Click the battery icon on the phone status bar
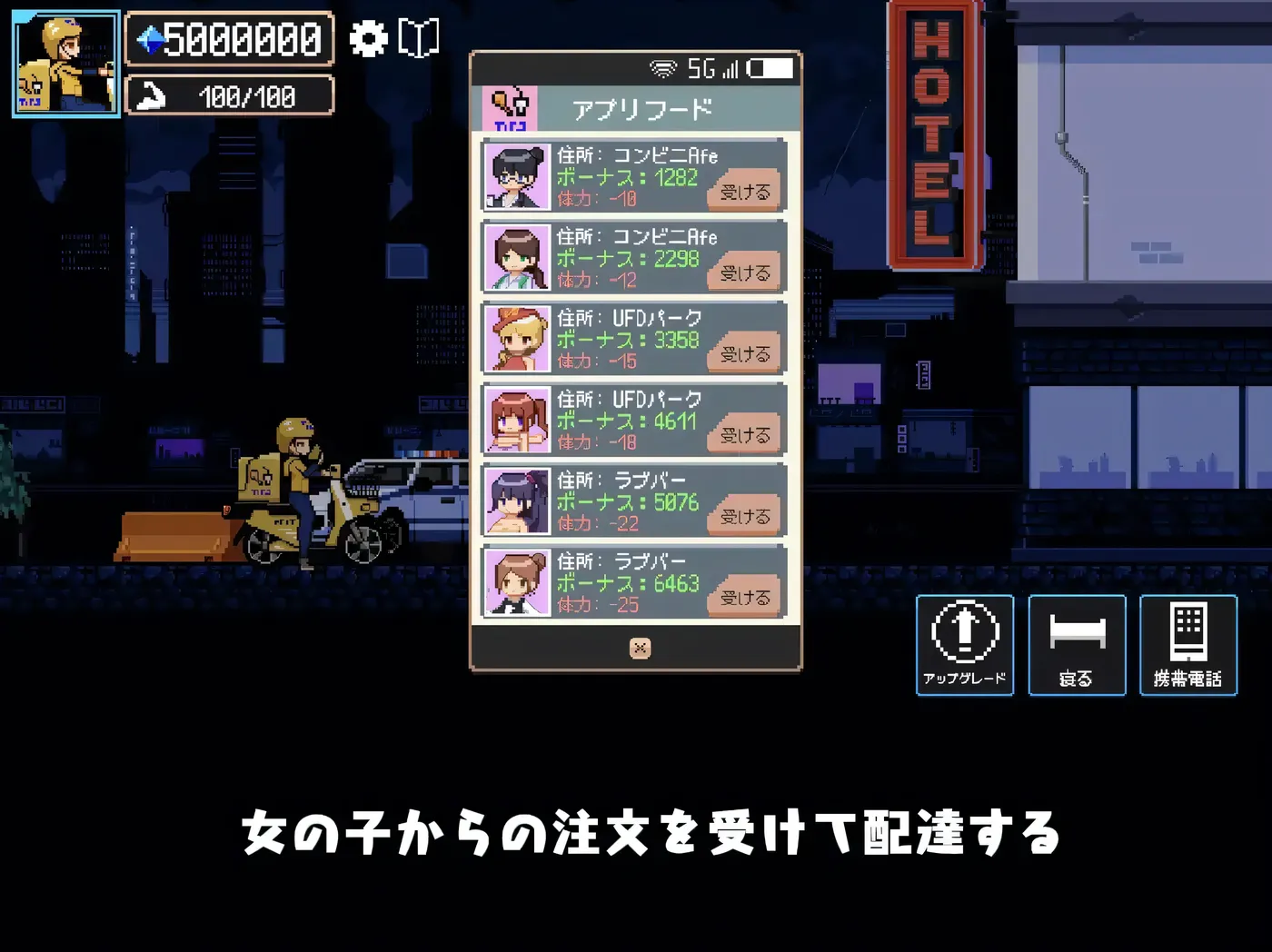This screenshot has height=952, width=1272. coord(770,67)
